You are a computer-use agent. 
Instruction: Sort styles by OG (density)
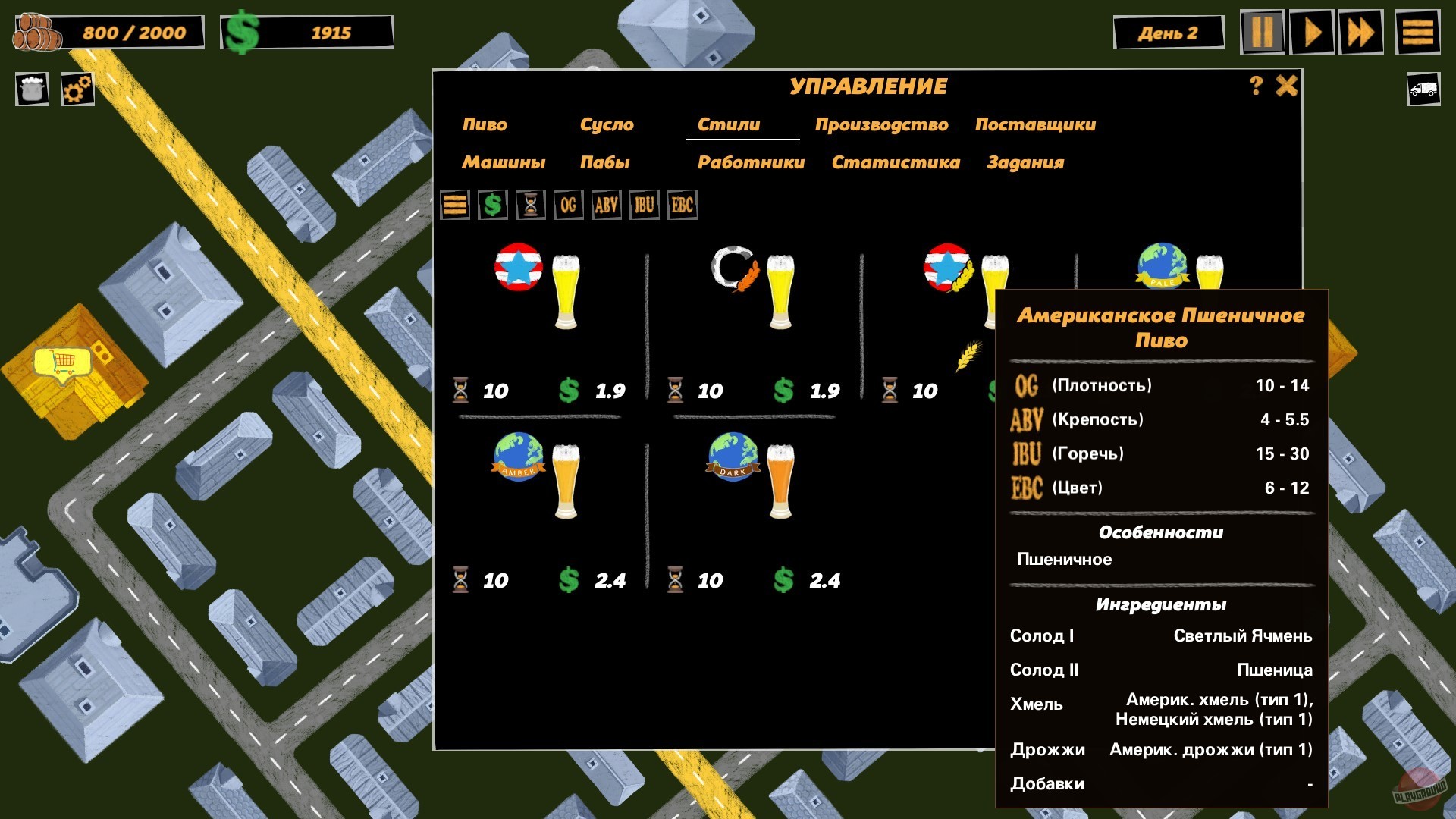coord(568,205)
